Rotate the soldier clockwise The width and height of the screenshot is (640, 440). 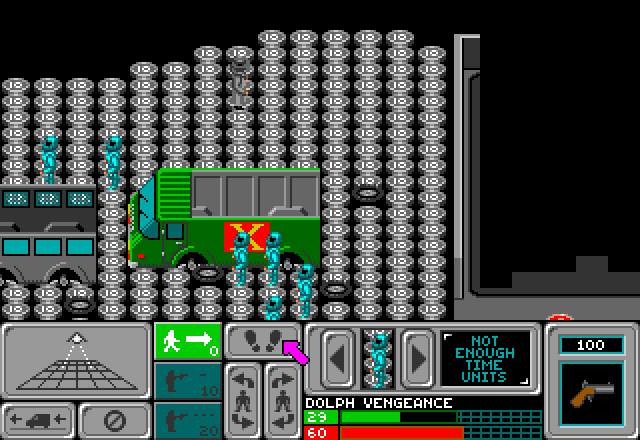pyautogui.click(x=282, y=399)
